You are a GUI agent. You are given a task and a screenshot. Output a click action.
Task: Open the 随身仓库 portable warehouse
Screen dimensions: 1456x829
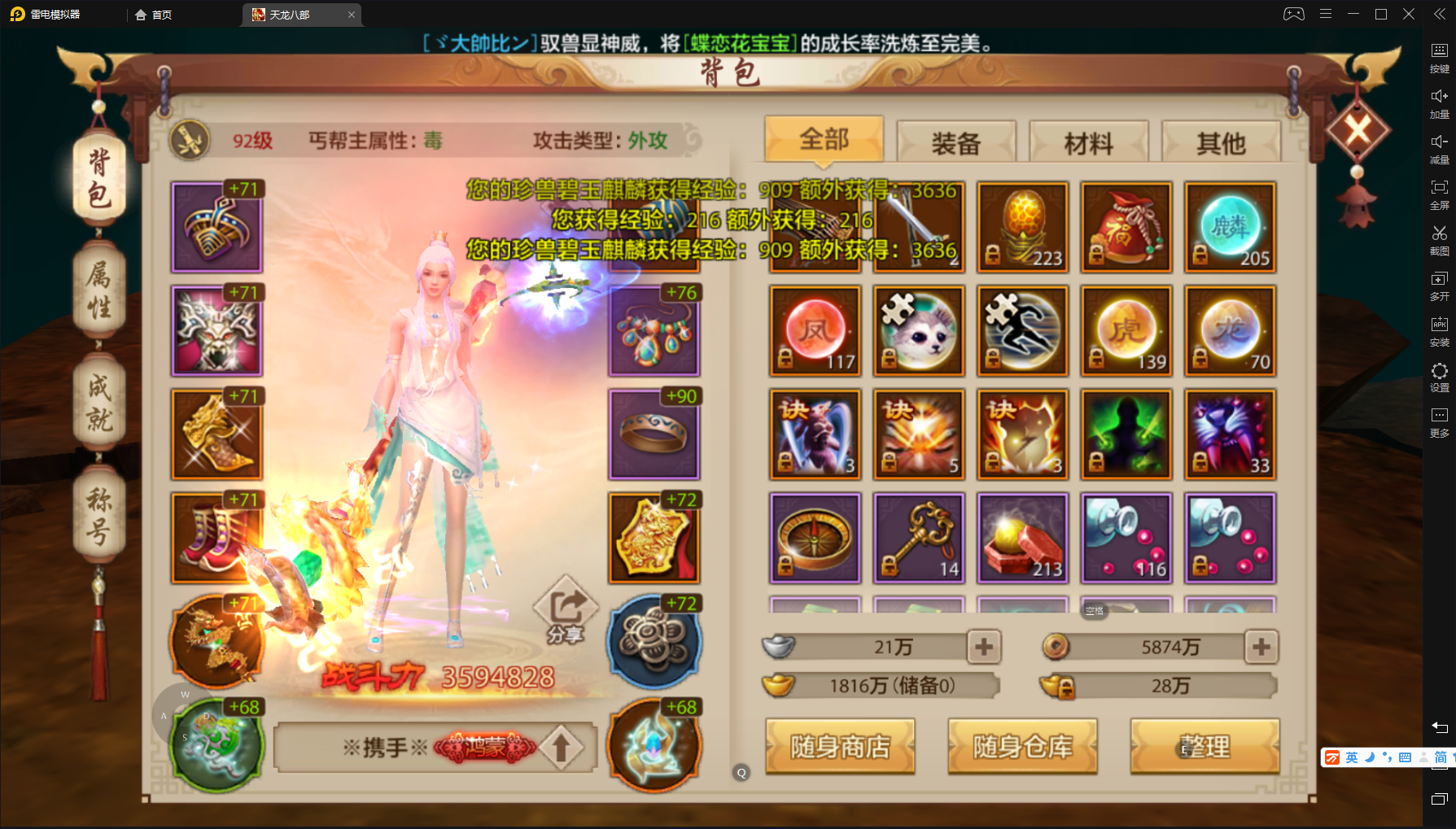1022,746
